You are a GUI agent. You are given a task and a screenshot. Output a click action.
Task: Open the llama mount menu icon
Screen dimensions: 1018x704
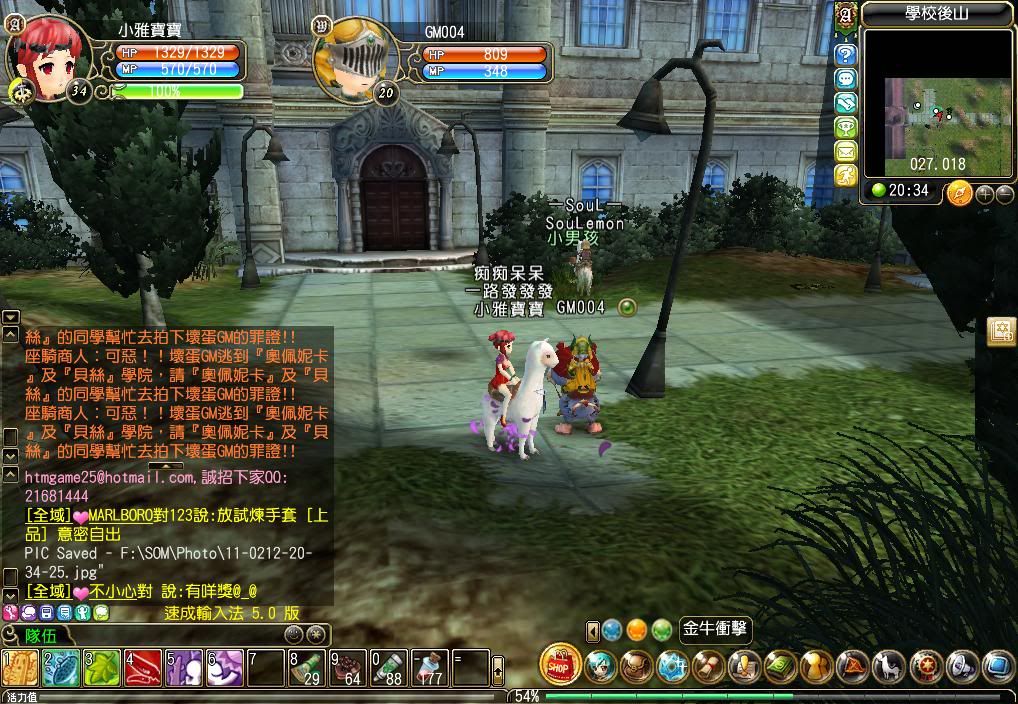pyautogui.click(x=886, y=665)
